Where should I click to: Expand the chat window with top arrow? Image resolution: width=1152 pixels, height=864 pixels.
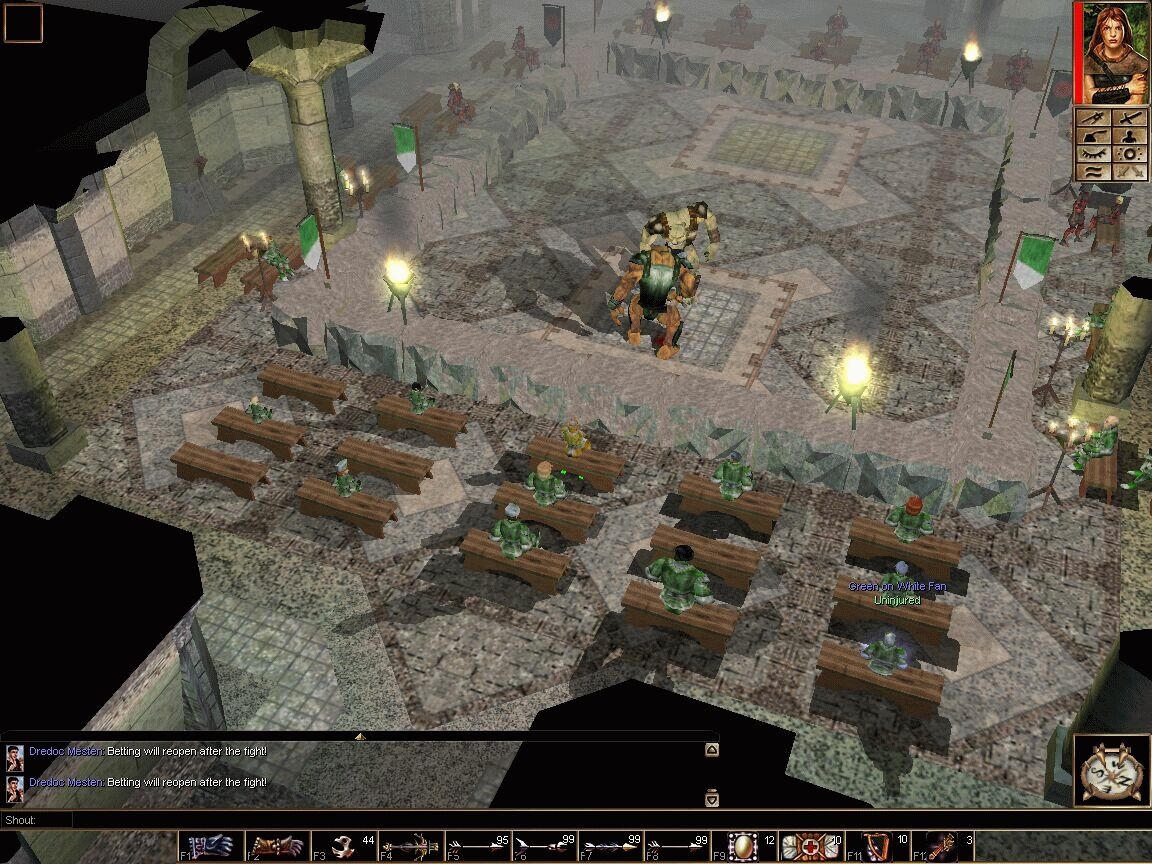pyautogui.click(x=712, y=749)
